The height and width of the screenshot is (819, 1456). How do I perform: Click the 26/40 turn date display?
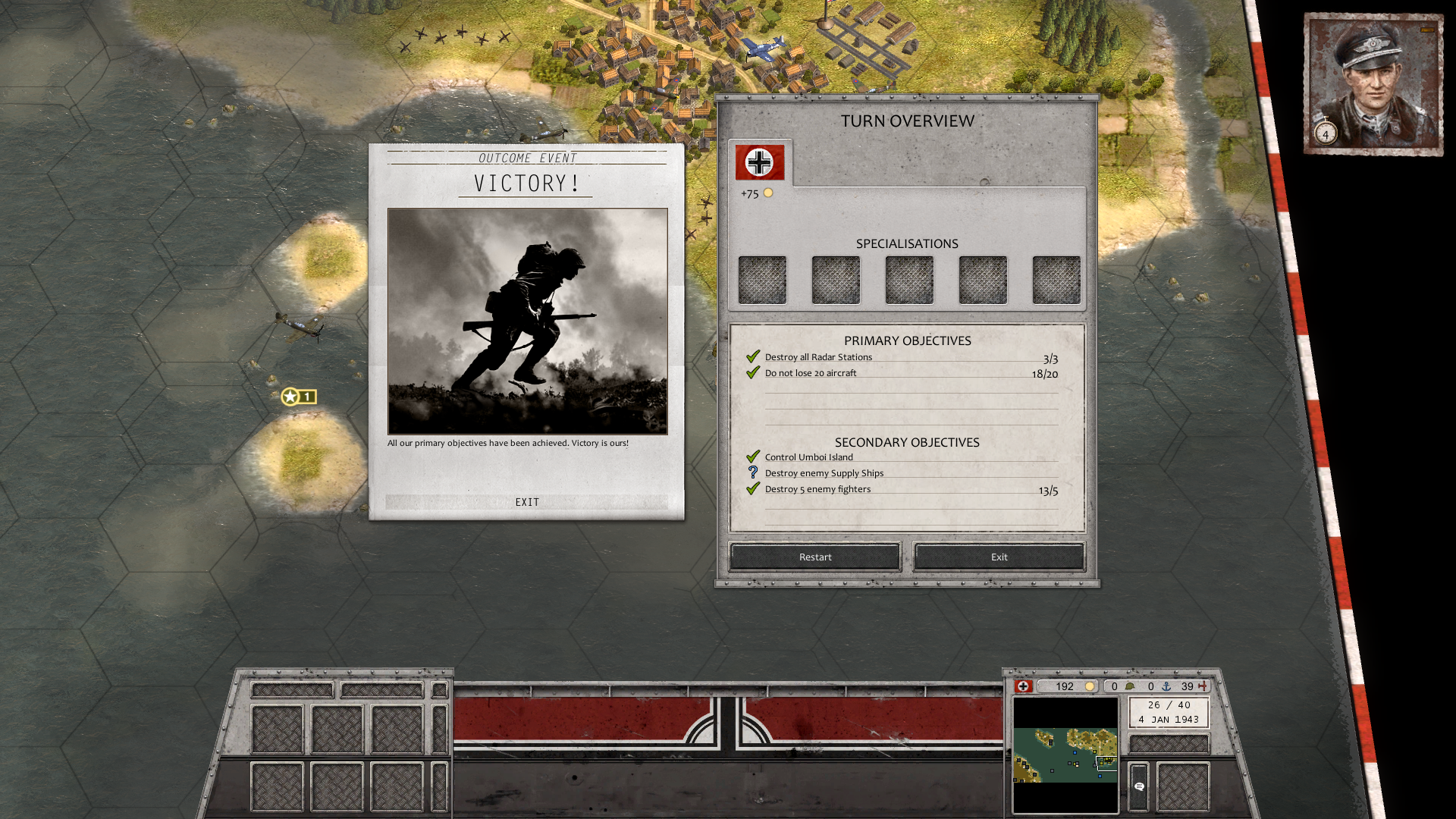point(1168,711)
